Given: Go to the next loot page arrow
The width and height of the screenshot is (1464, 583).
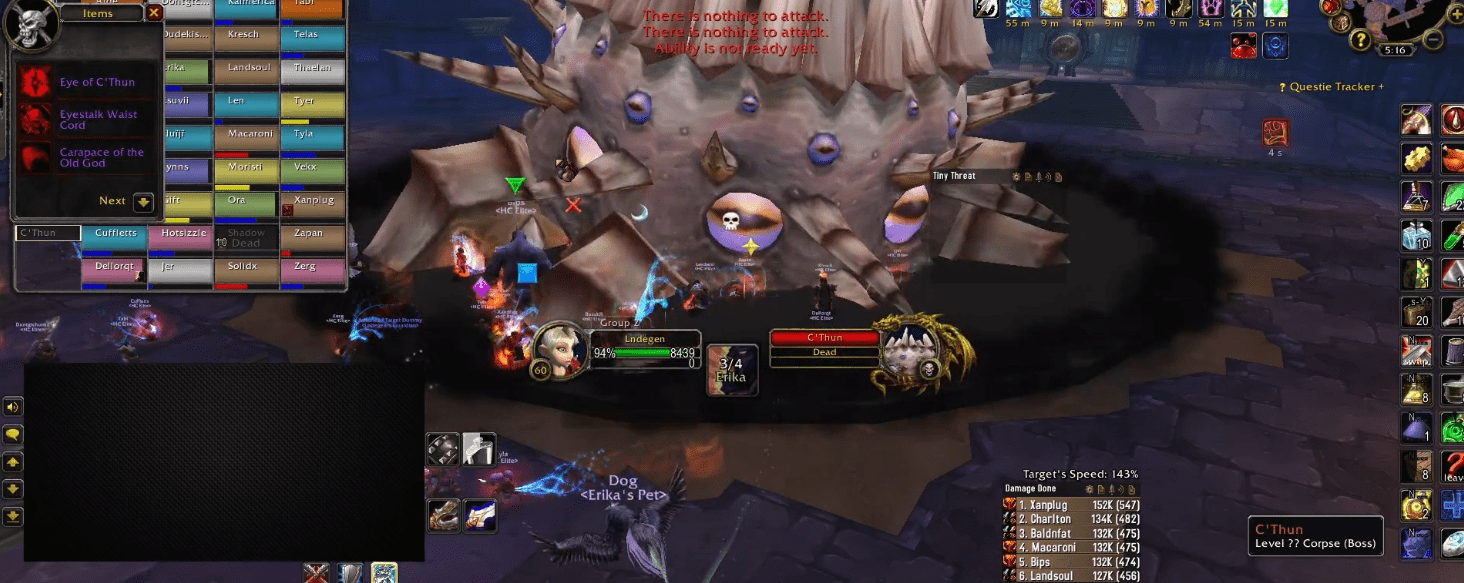Looking at the screenshot, I should click(143, 201).
